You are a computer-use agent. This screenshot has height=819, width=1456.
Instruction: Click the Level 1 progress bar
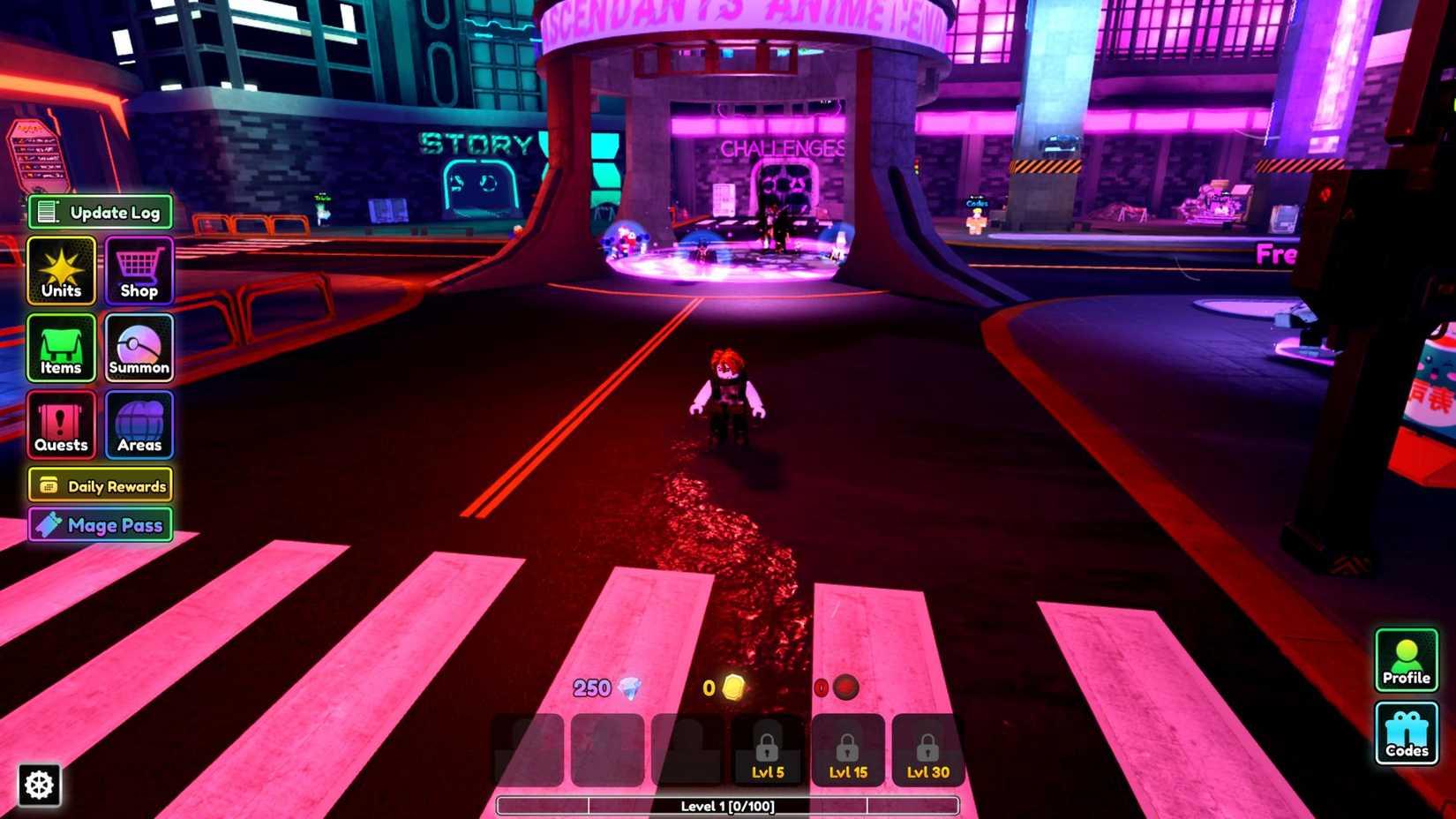pos(728,806)
